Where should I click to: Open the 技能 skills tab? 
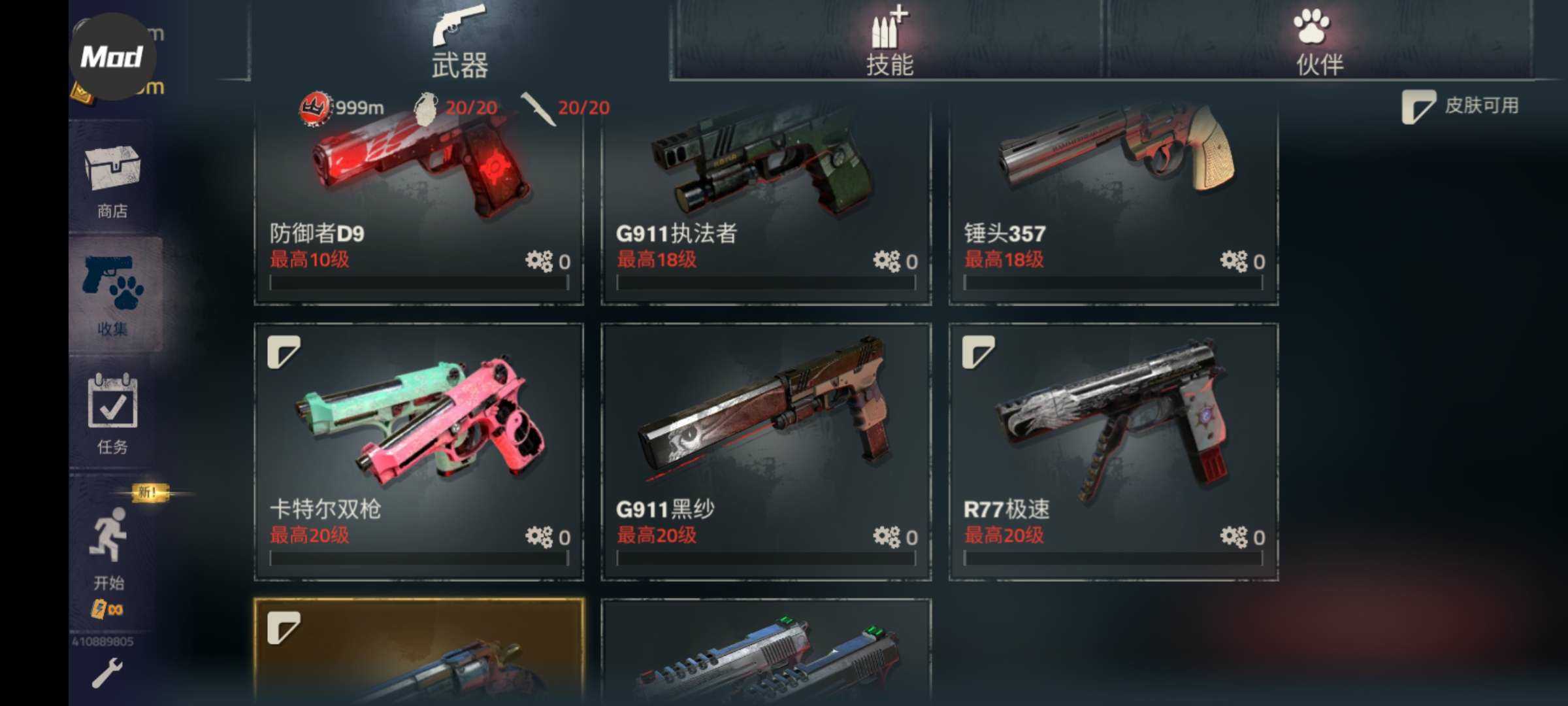(x=889, y=42)
